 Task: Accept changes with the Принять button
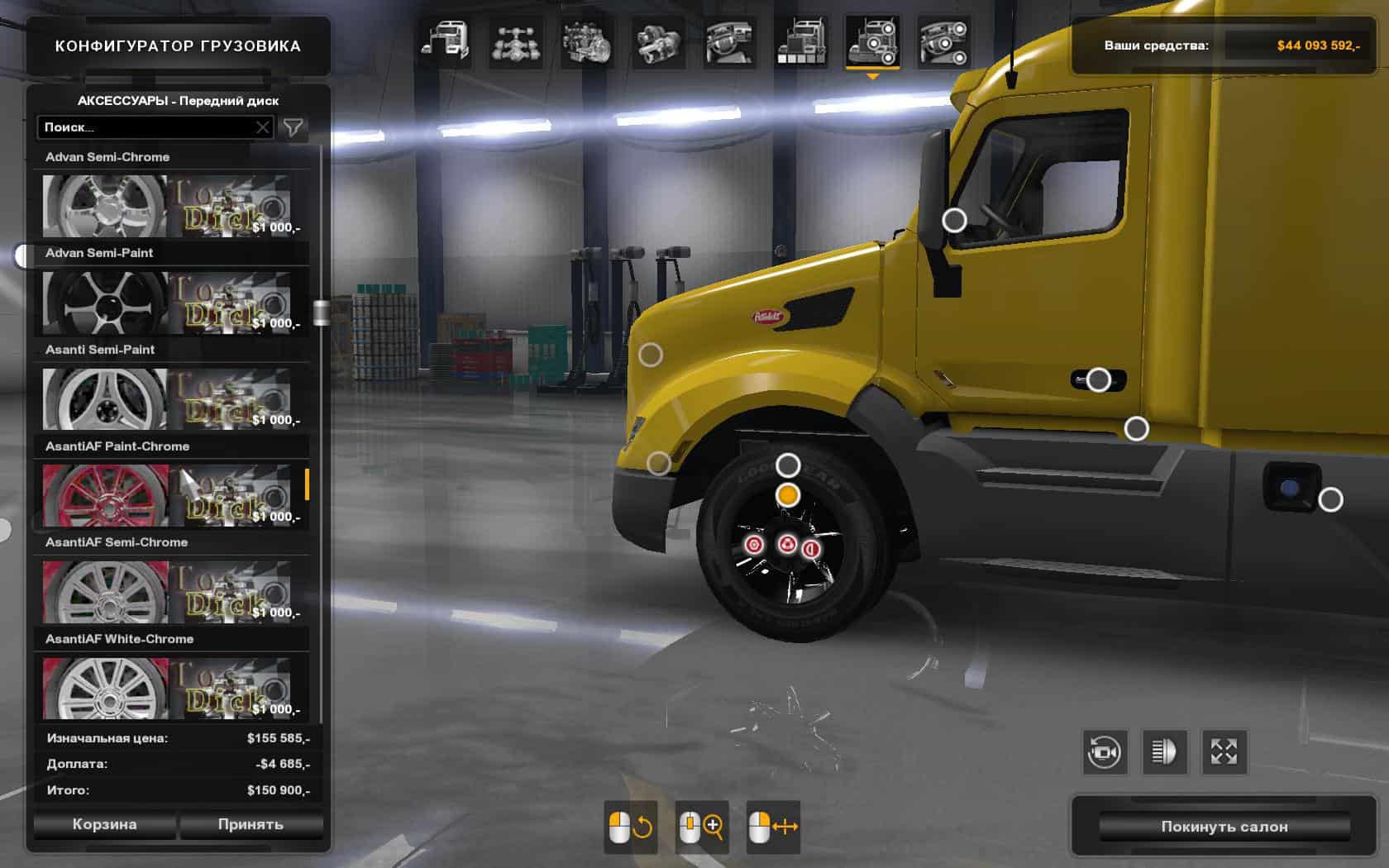point(251,824)
